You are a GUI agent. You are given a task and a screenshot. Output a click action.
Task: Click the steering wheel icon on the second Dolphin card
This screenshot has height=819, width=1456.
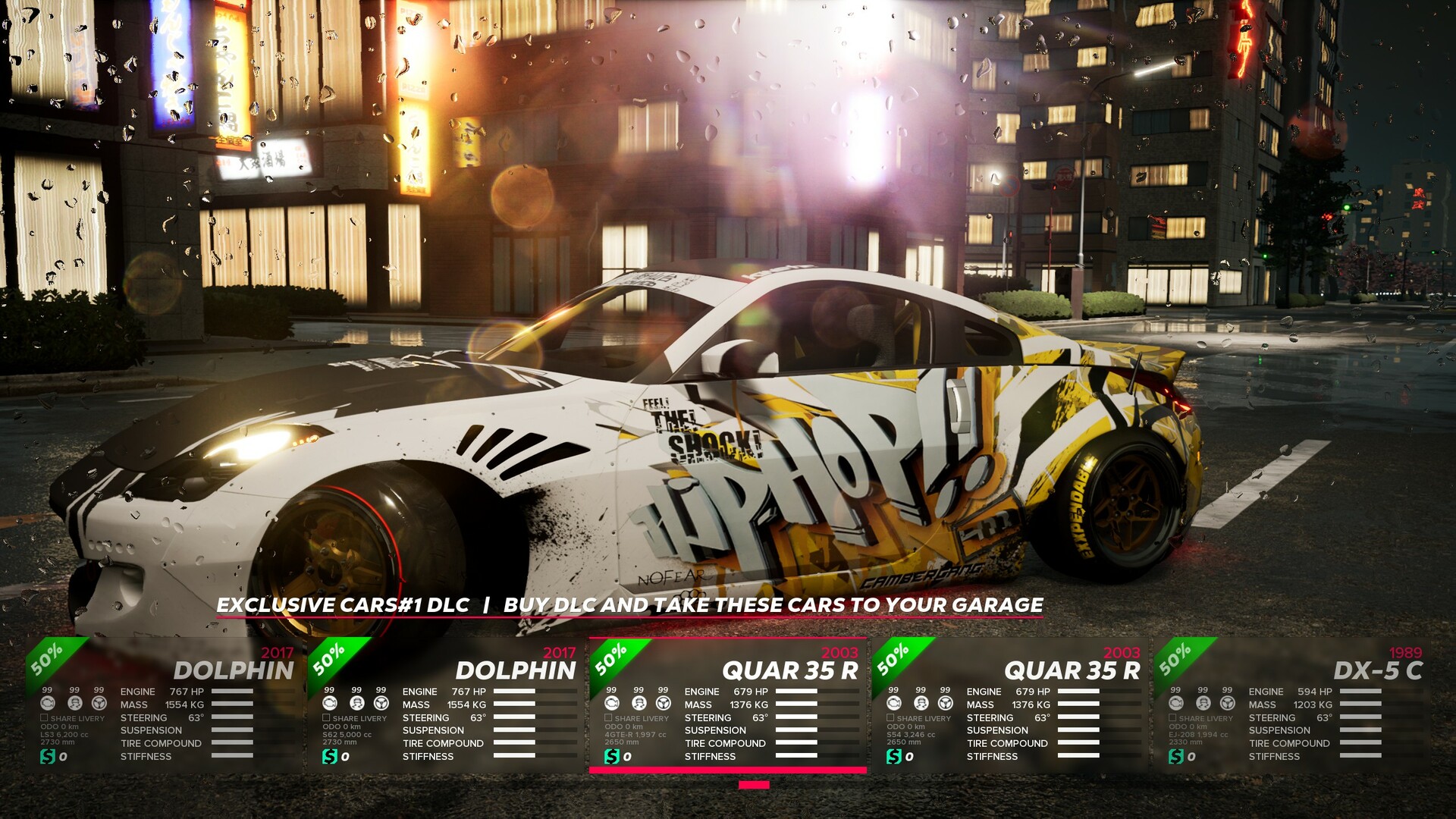(x=380, y=704)
